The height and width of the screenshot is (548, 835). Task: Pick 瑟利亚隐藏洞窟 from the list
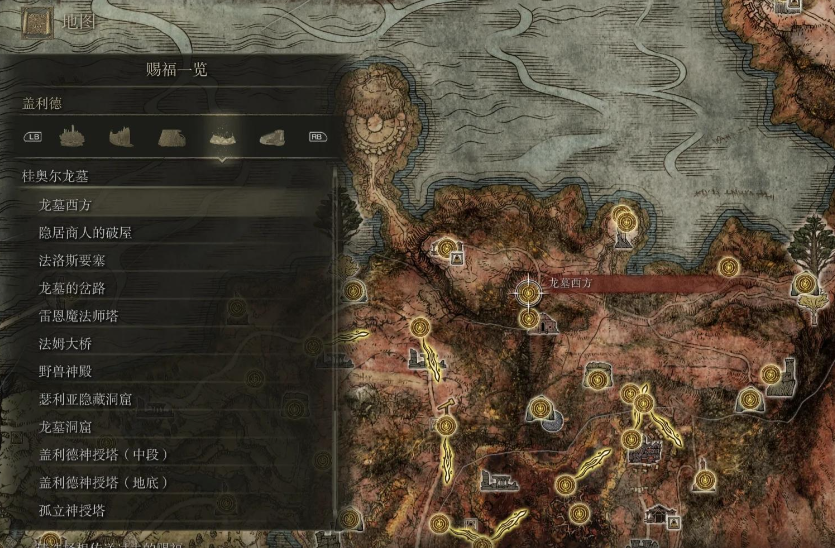coord(85,399)
